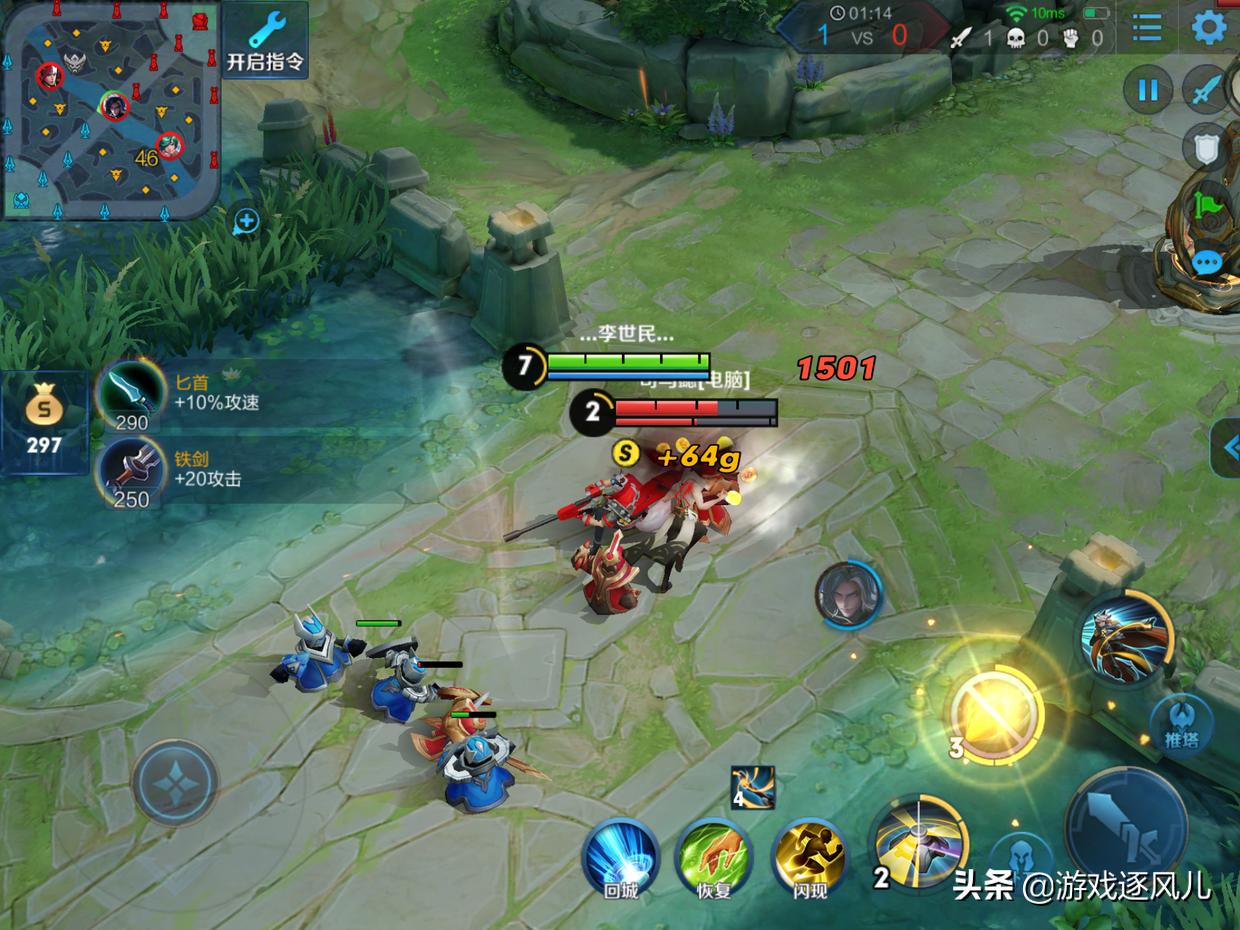The image size is (1240, 930).
Task: Tap the 开启指令 wrench button
Action: pos(265,40)
